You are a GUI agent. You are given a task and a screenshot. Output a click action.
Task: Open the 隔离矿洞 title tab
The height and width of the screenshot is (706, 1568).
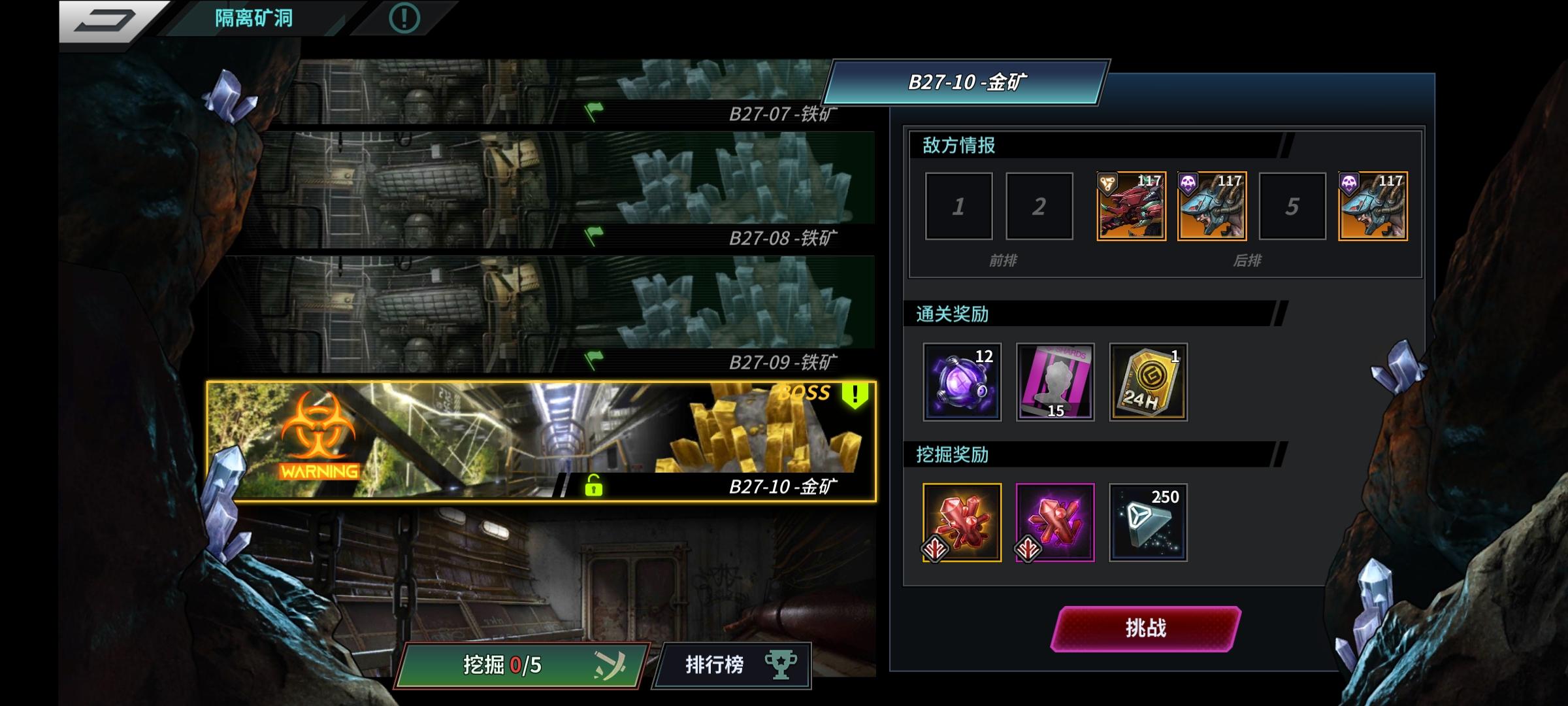tap(255, 18)
